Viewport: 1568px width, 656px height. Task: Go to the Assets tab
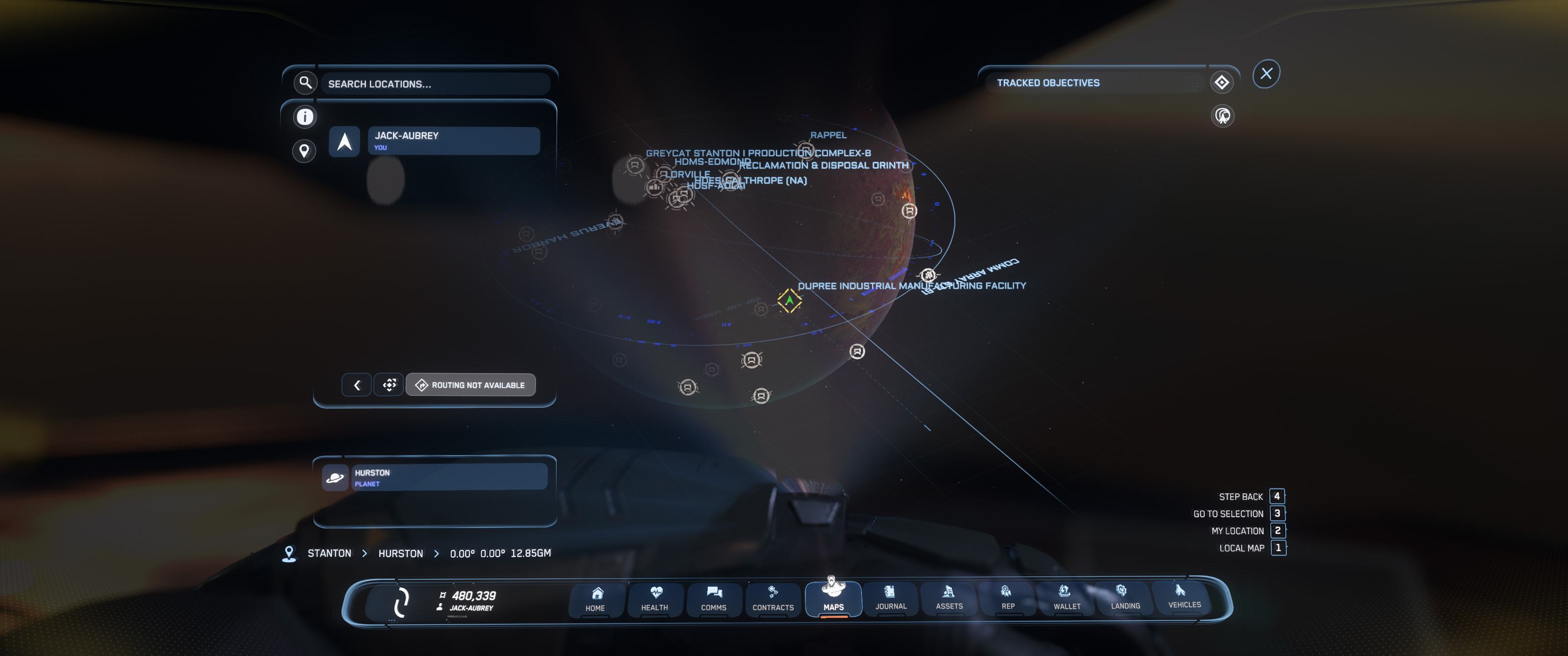[949, 598]
